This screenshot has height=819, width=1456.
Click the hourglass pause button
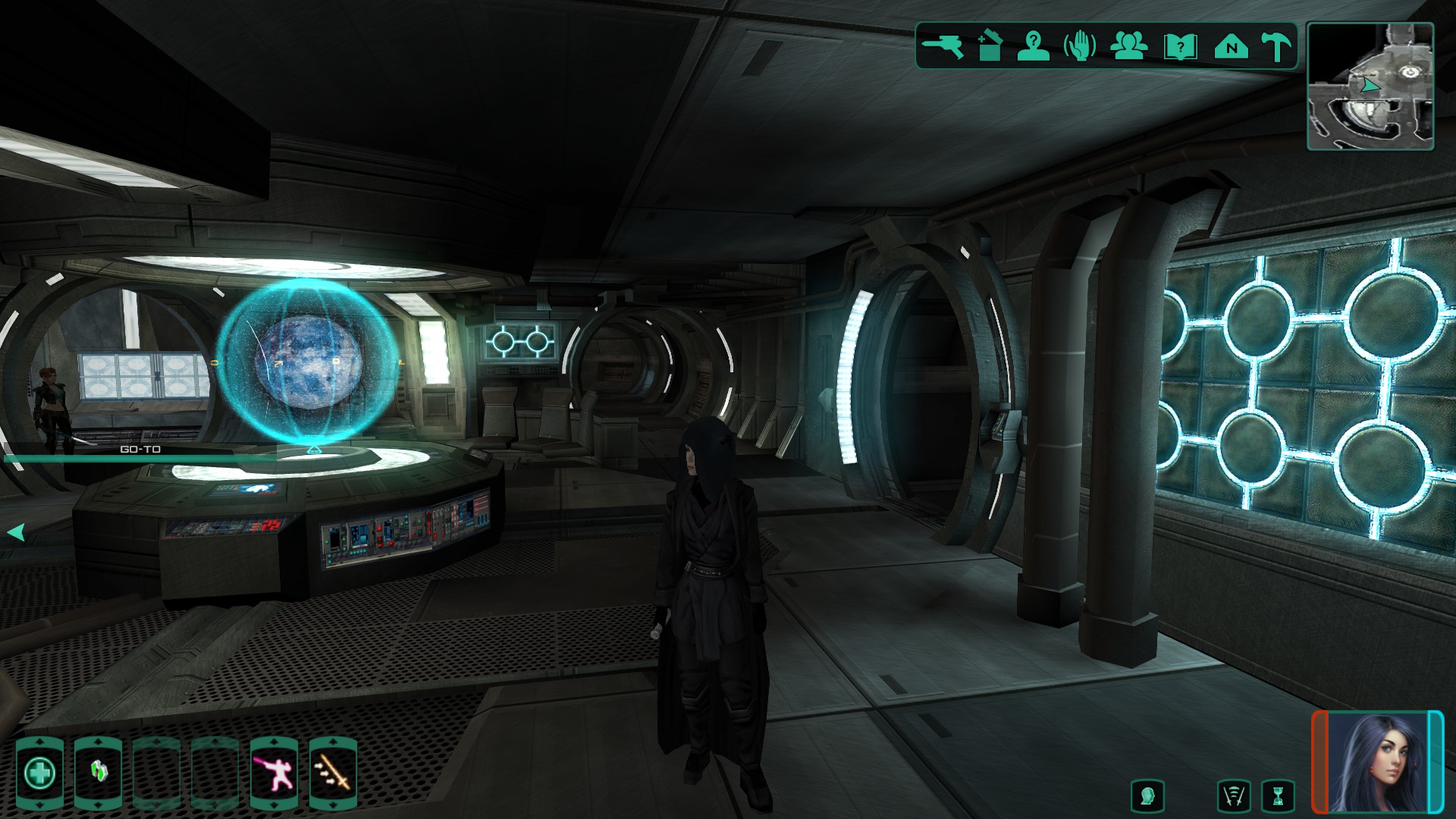pyautogui.click(x=1278, y=796)
